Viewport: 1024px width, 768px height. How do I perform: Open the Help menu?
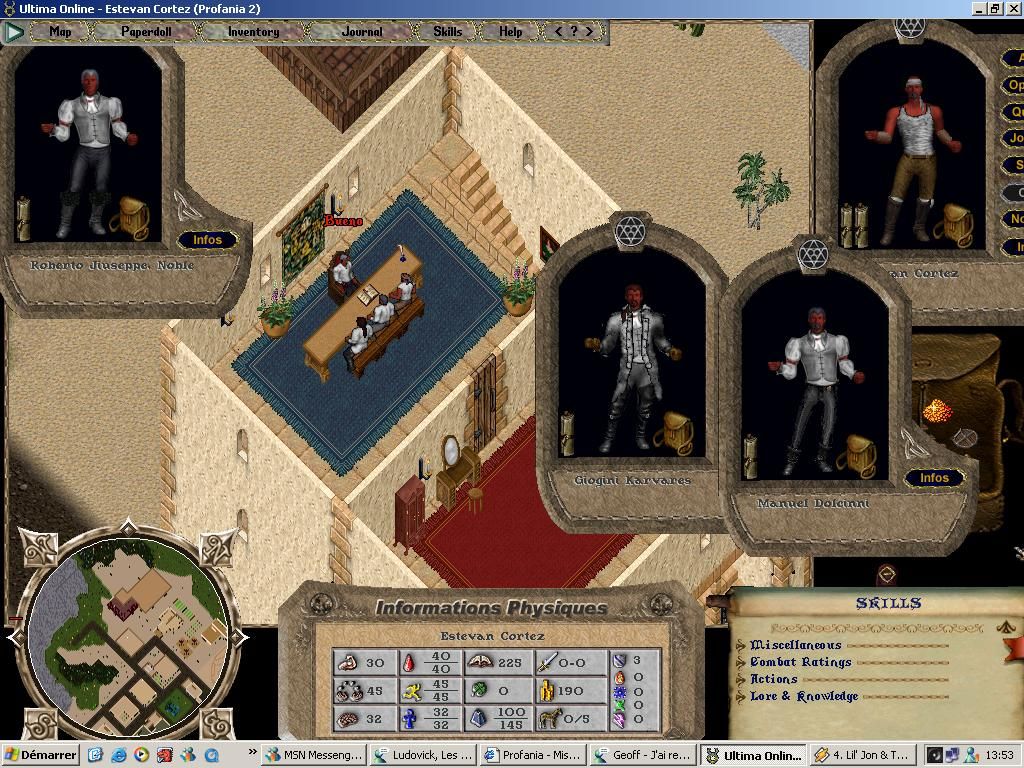point(510,31)
